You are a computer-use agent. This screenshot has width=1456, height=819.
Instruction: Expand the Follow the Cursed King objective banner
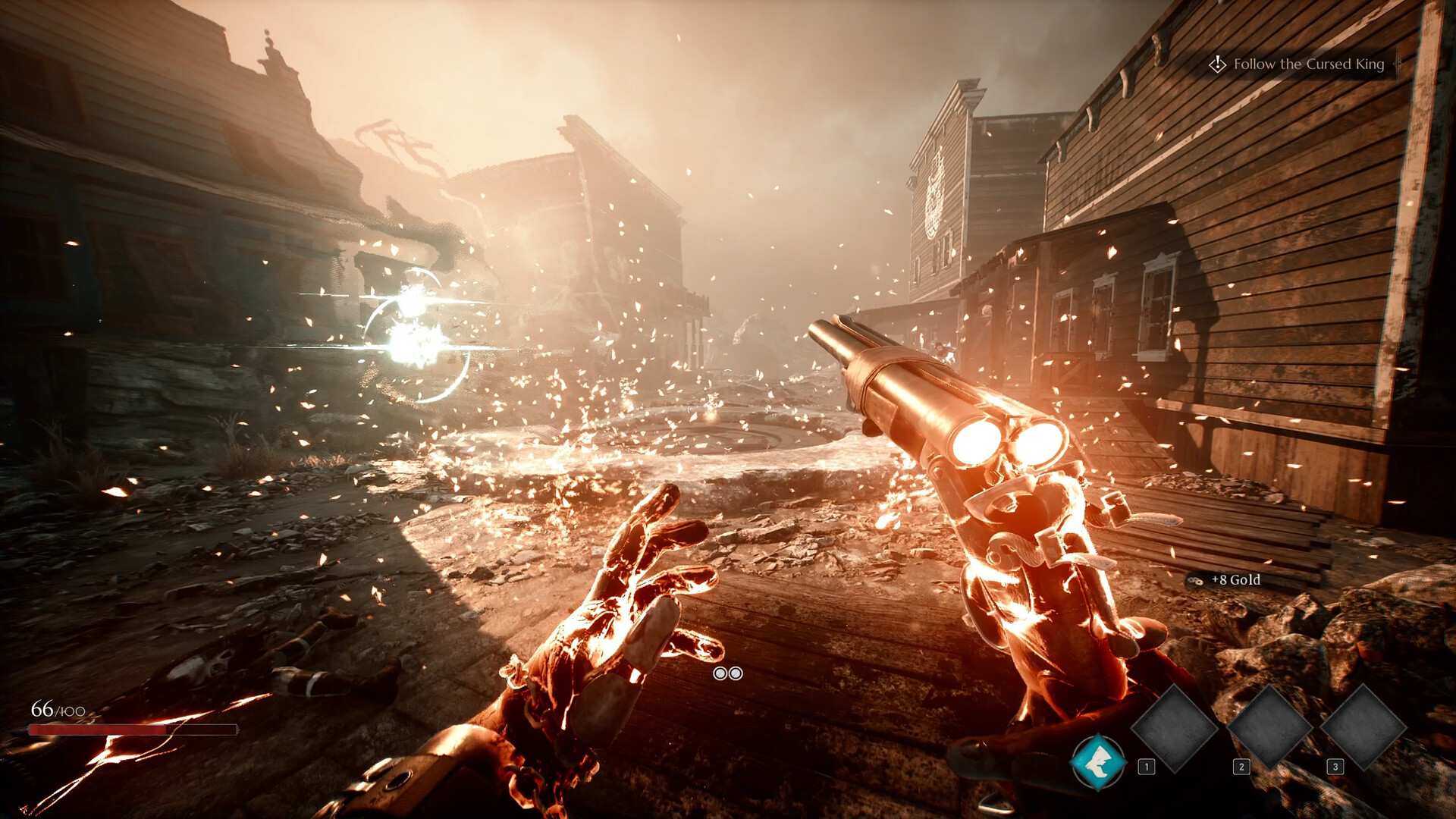tap(1300, 64)
